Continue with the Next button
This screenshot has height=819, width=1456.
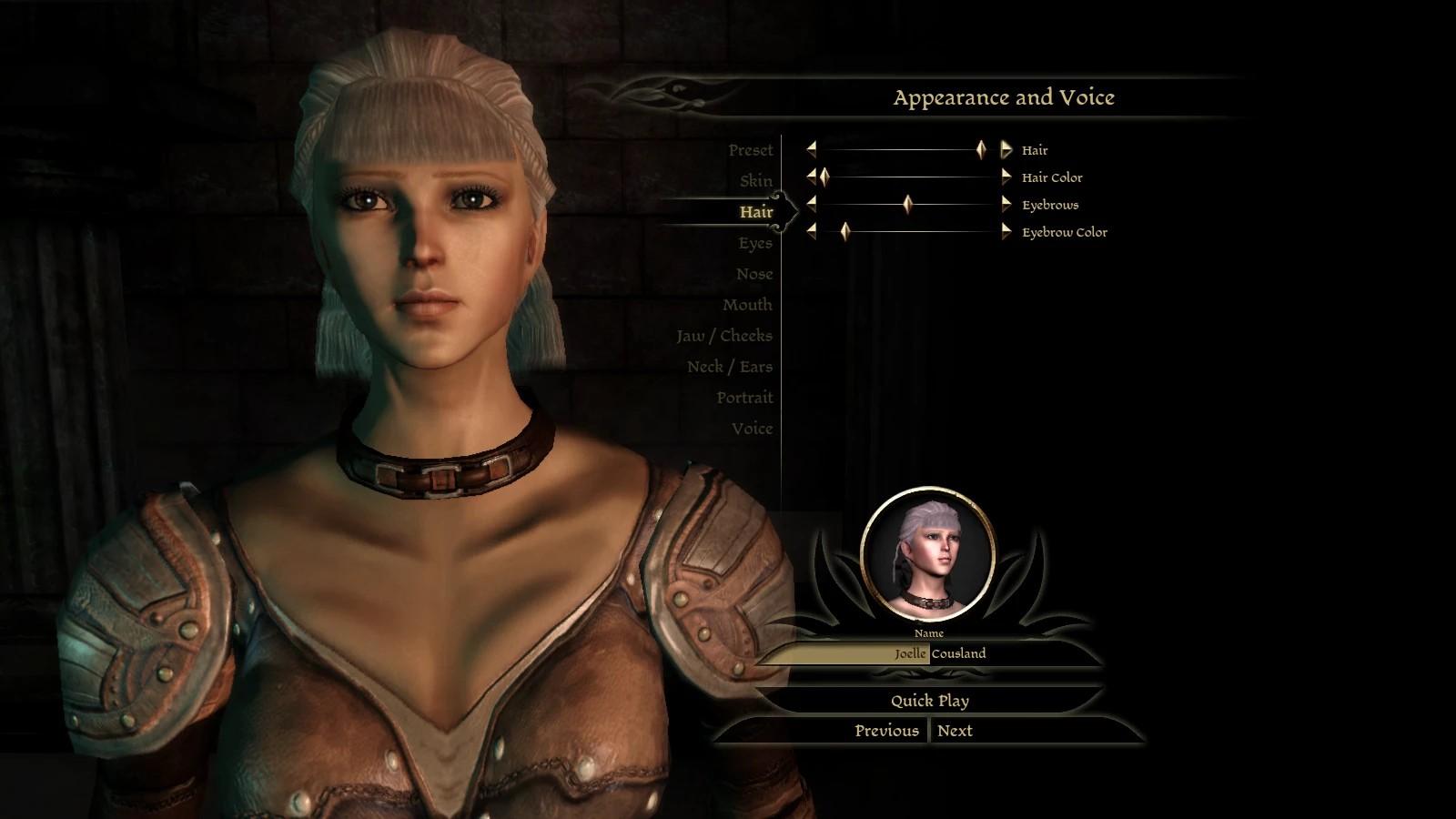955,731
